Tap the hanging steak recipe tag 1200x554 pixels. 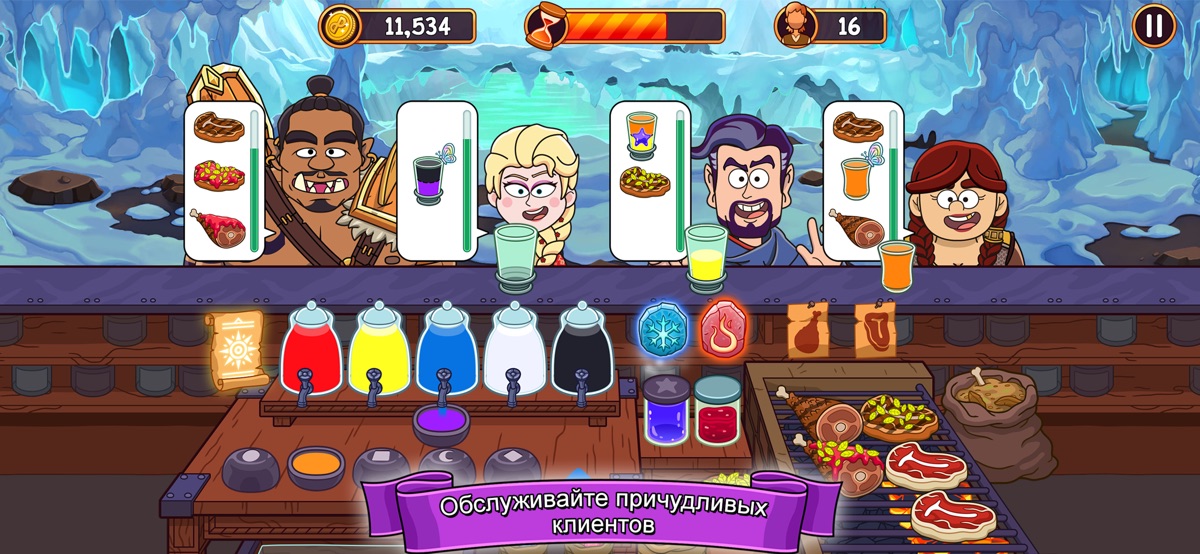(x=875, y=330)
